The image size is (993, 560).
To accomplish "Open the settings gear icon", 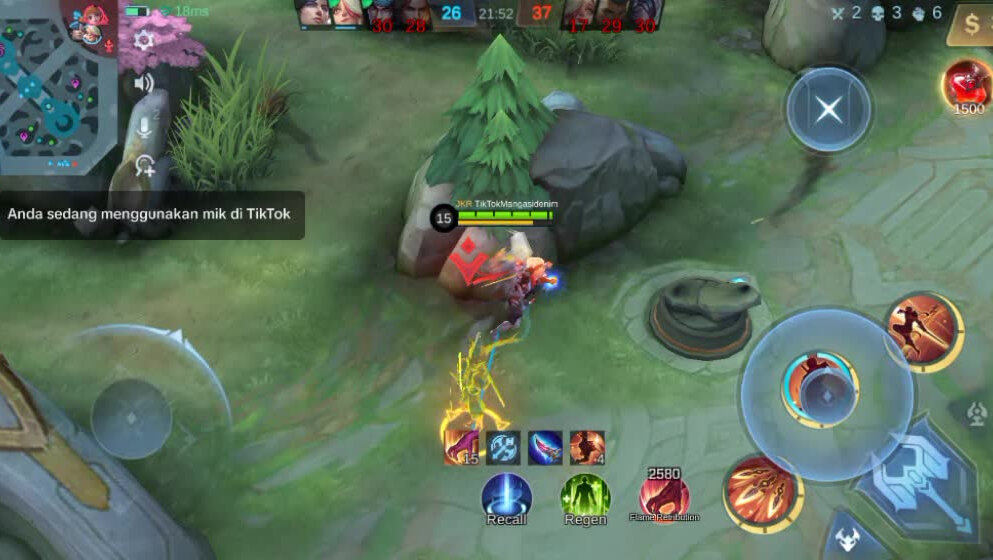I will [x=144, y=40].
